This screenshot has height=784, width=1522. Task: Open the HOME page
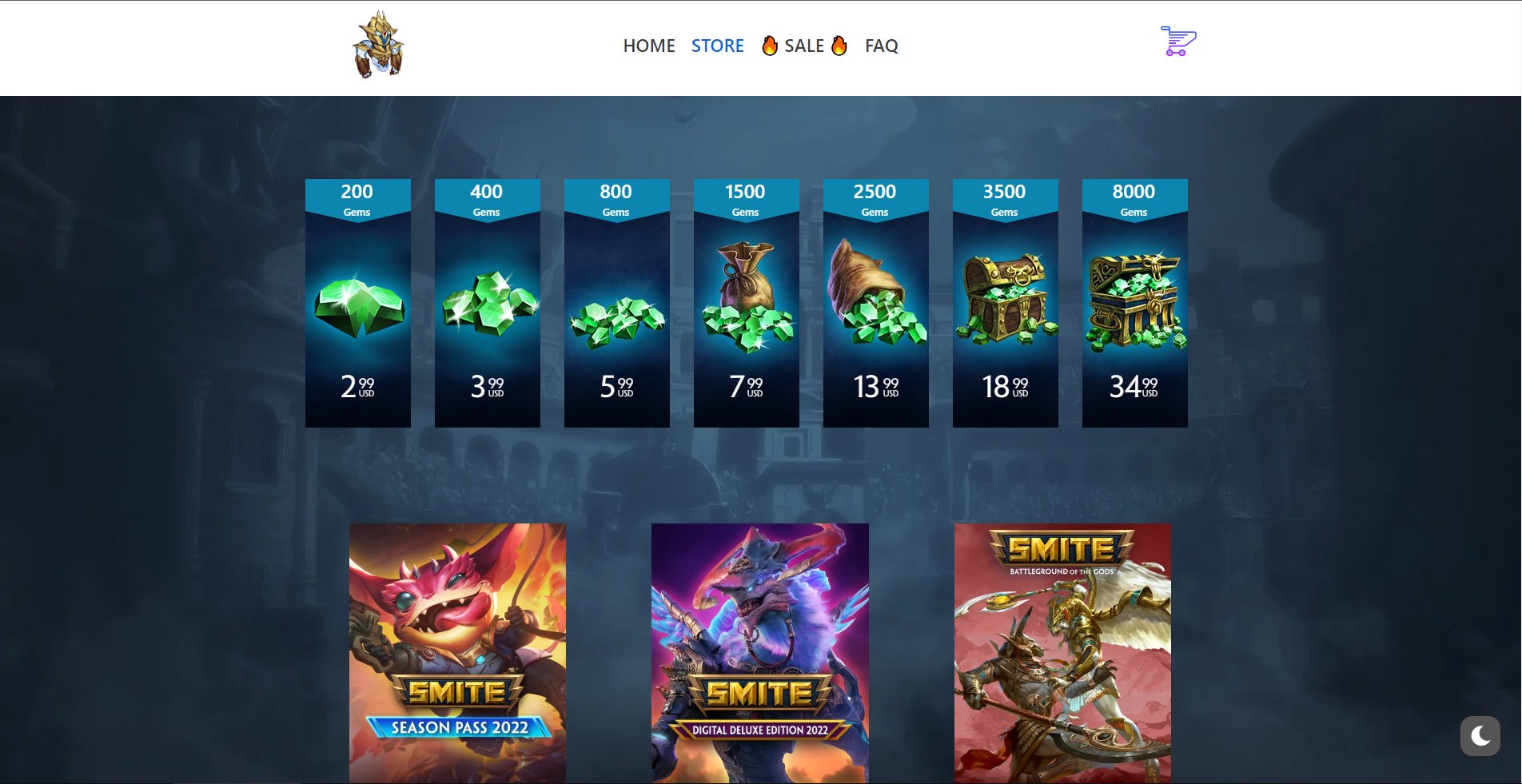coord(649,46)
